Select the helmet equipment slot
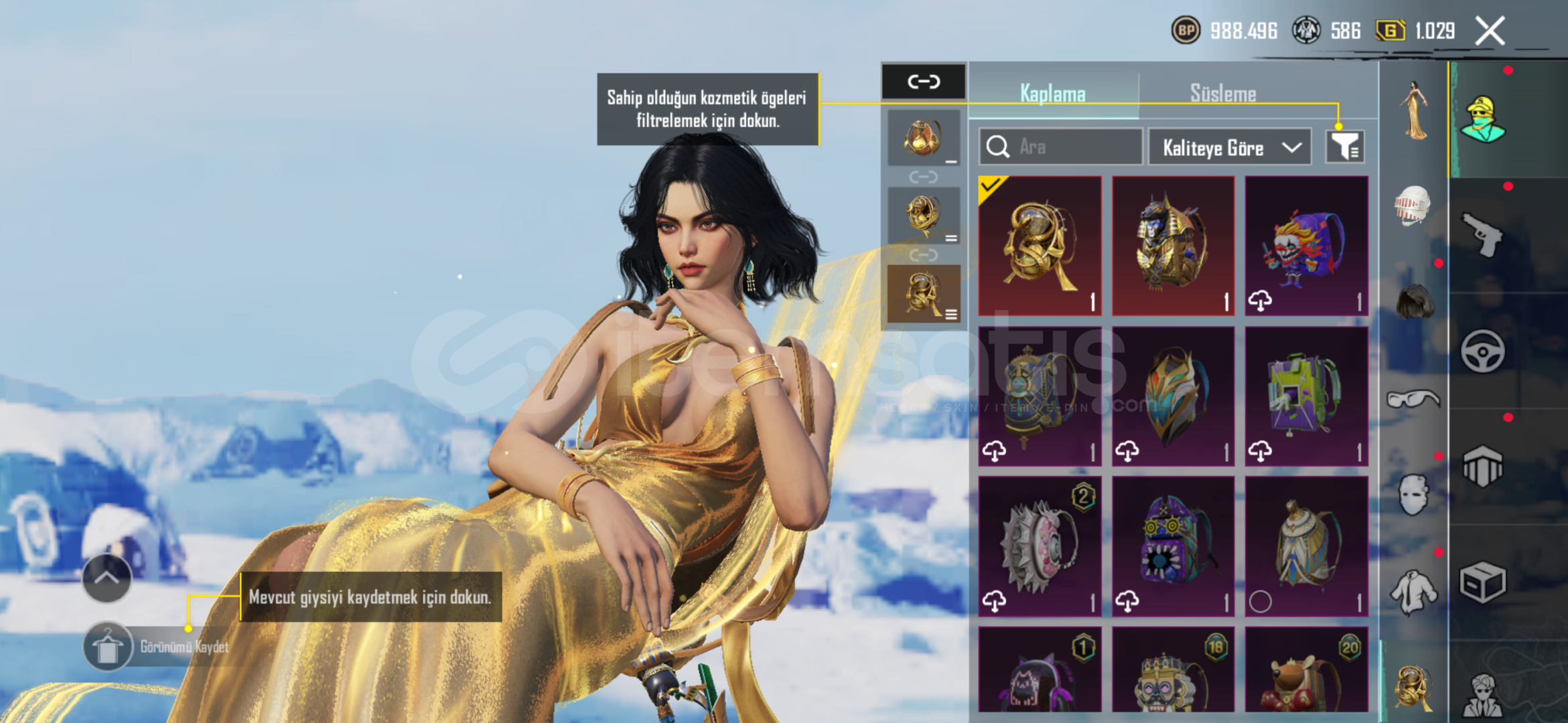This screenshot has width=1568, height=723. [1413, 205]
